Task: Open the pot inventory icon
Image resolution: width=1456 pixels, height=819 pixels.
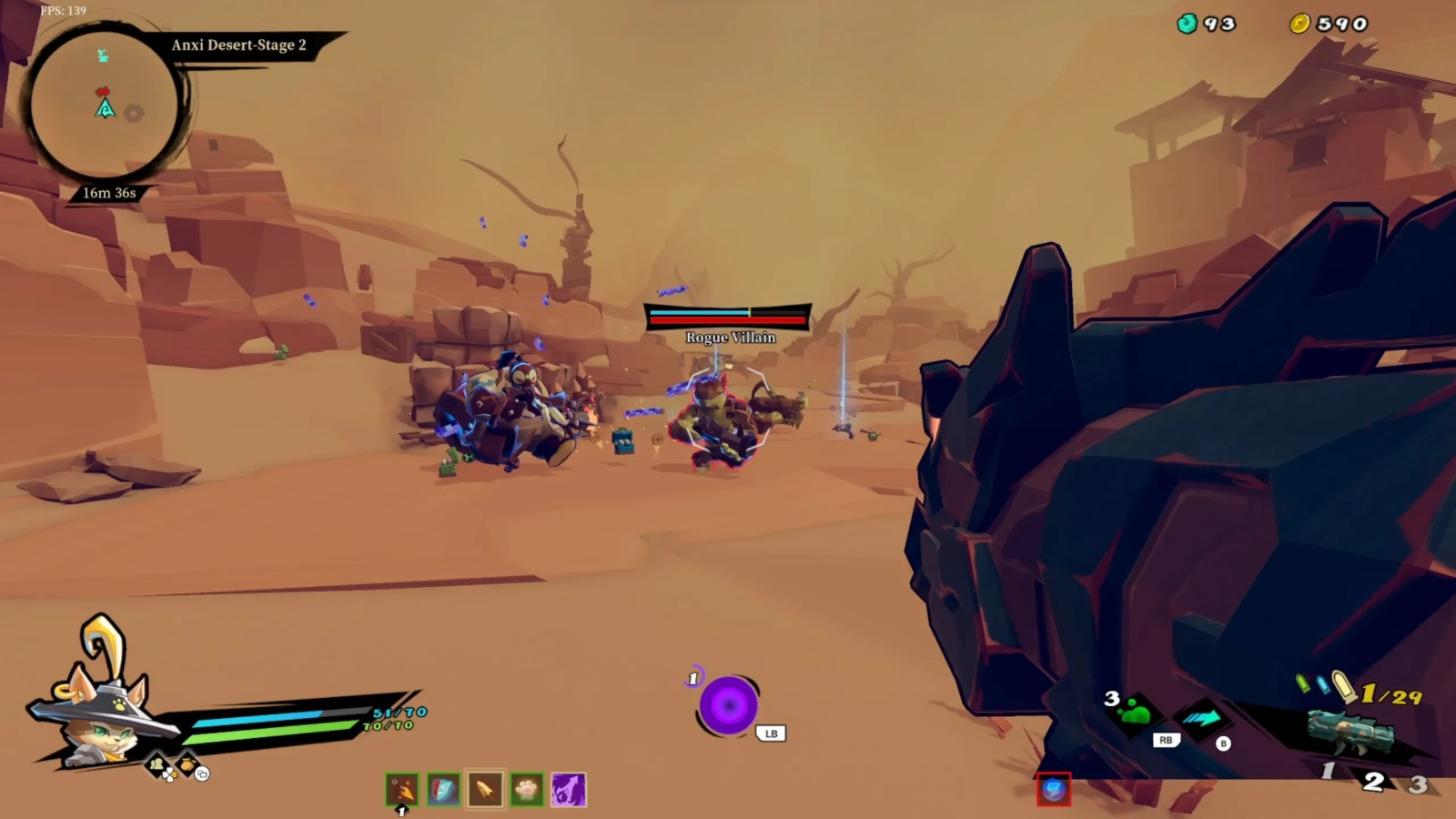Action: click(x=187, y=765)
